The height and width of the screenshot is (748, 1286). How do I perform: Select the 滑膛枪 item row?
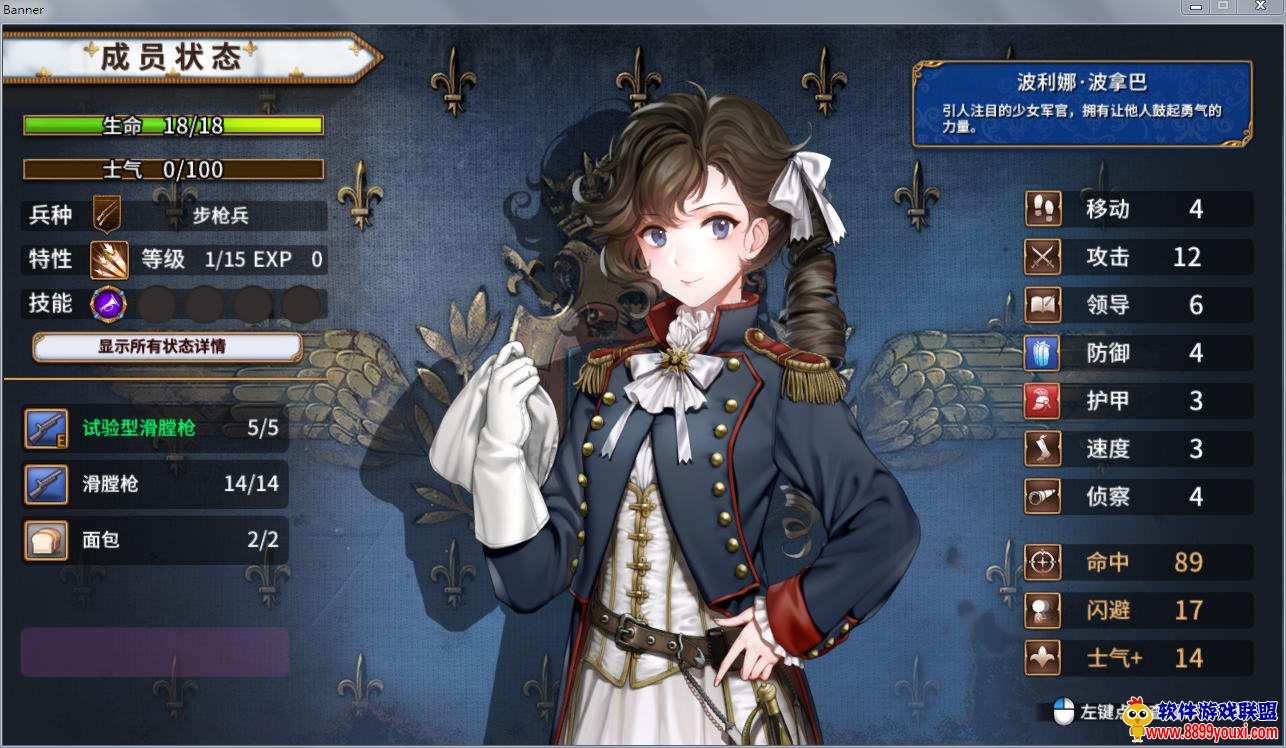coord(156,485)
